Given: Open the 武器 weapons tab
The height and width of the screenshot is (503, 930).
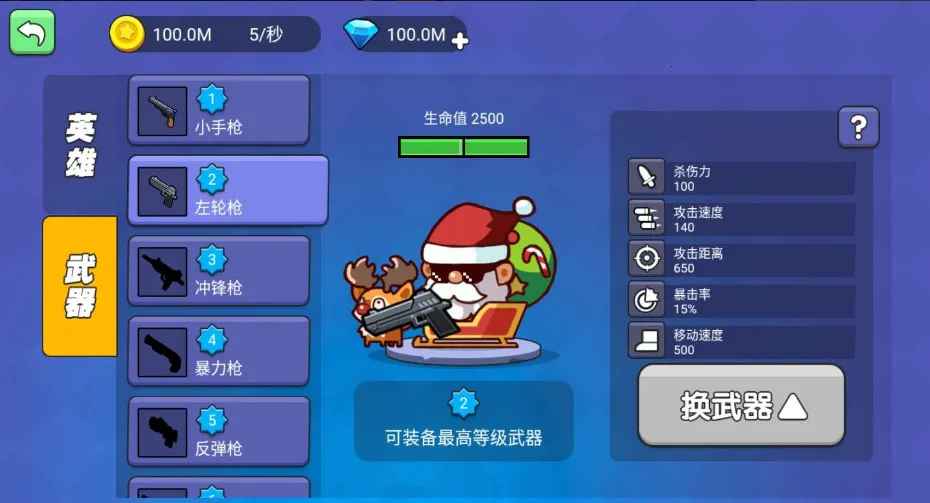Looking at the screenshot, I should pyautogui.click(x=80, y=286).
